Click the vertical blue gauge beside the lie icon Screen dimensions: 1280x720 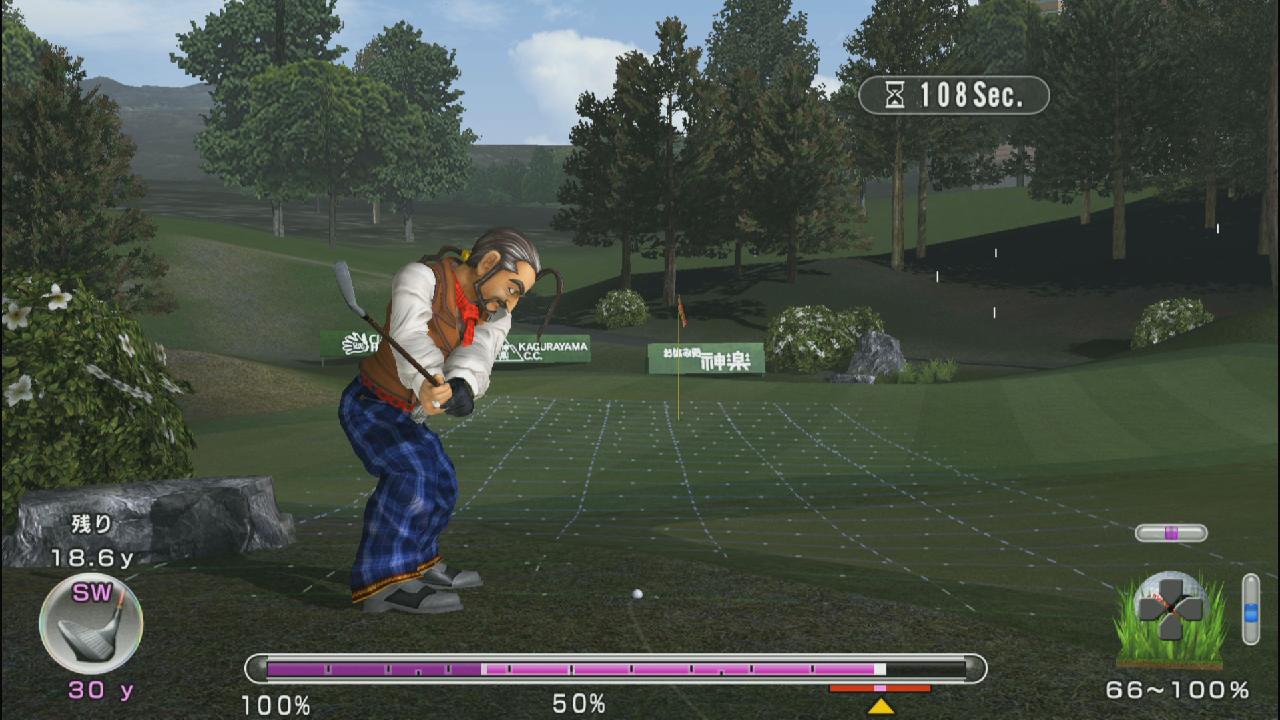click(1250, 608)
